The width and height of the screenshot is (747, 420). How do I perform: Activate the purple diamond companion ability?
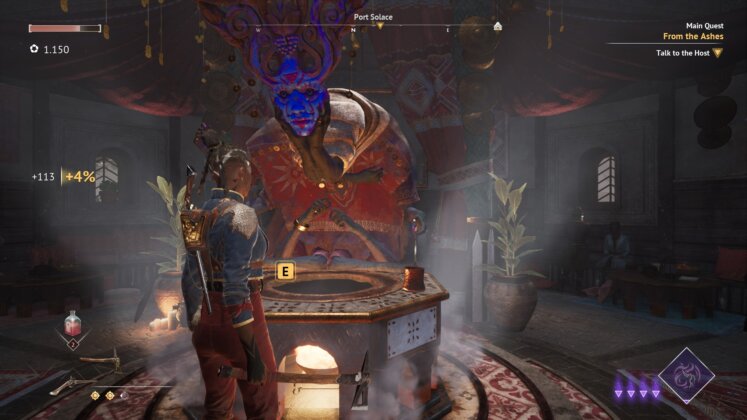coord(686,375)
